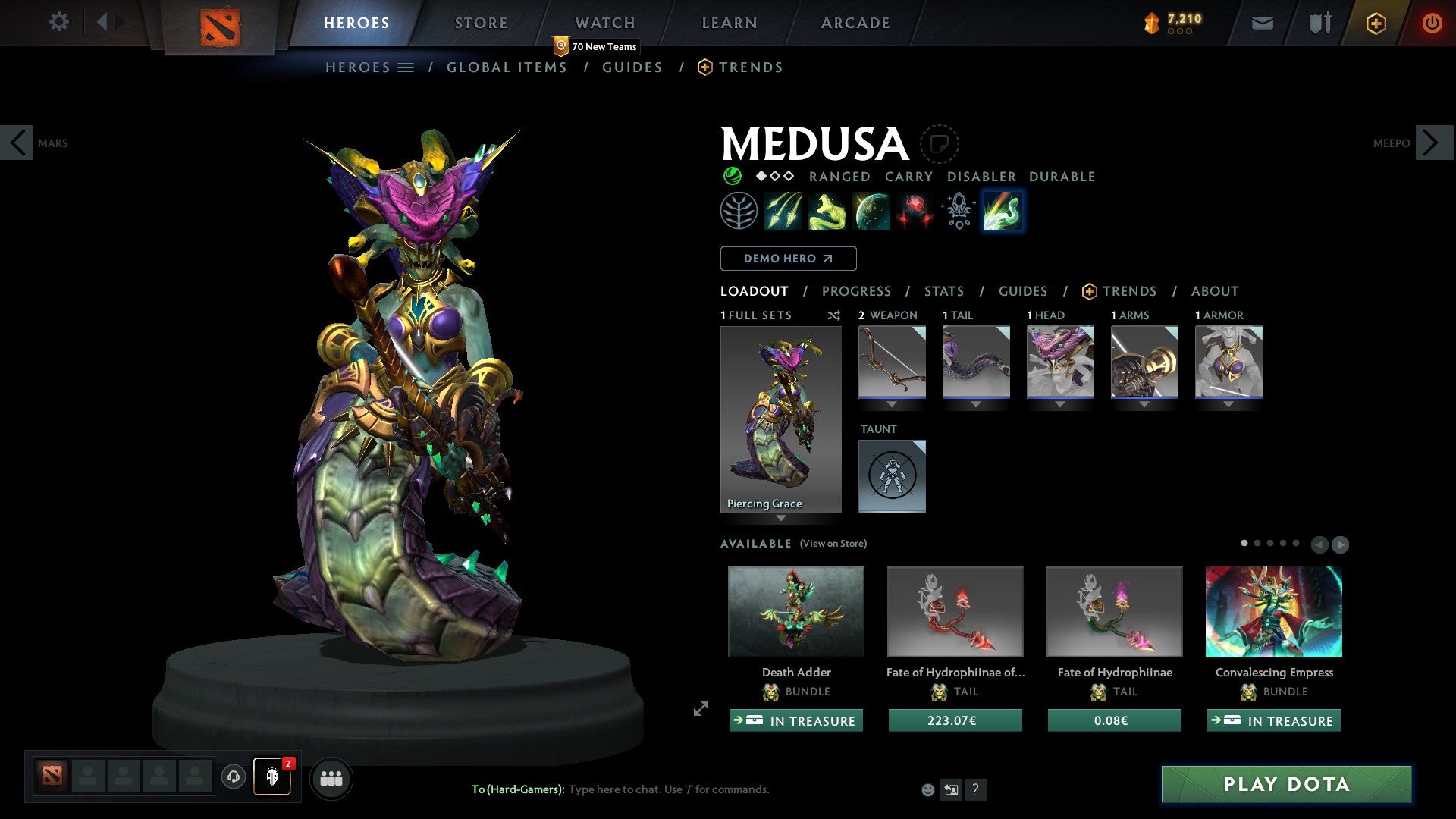Click the shards currency counter icon
The width and height of the screenshot is (1456, 819).
pyautogui.click(x=1150, y=22)
